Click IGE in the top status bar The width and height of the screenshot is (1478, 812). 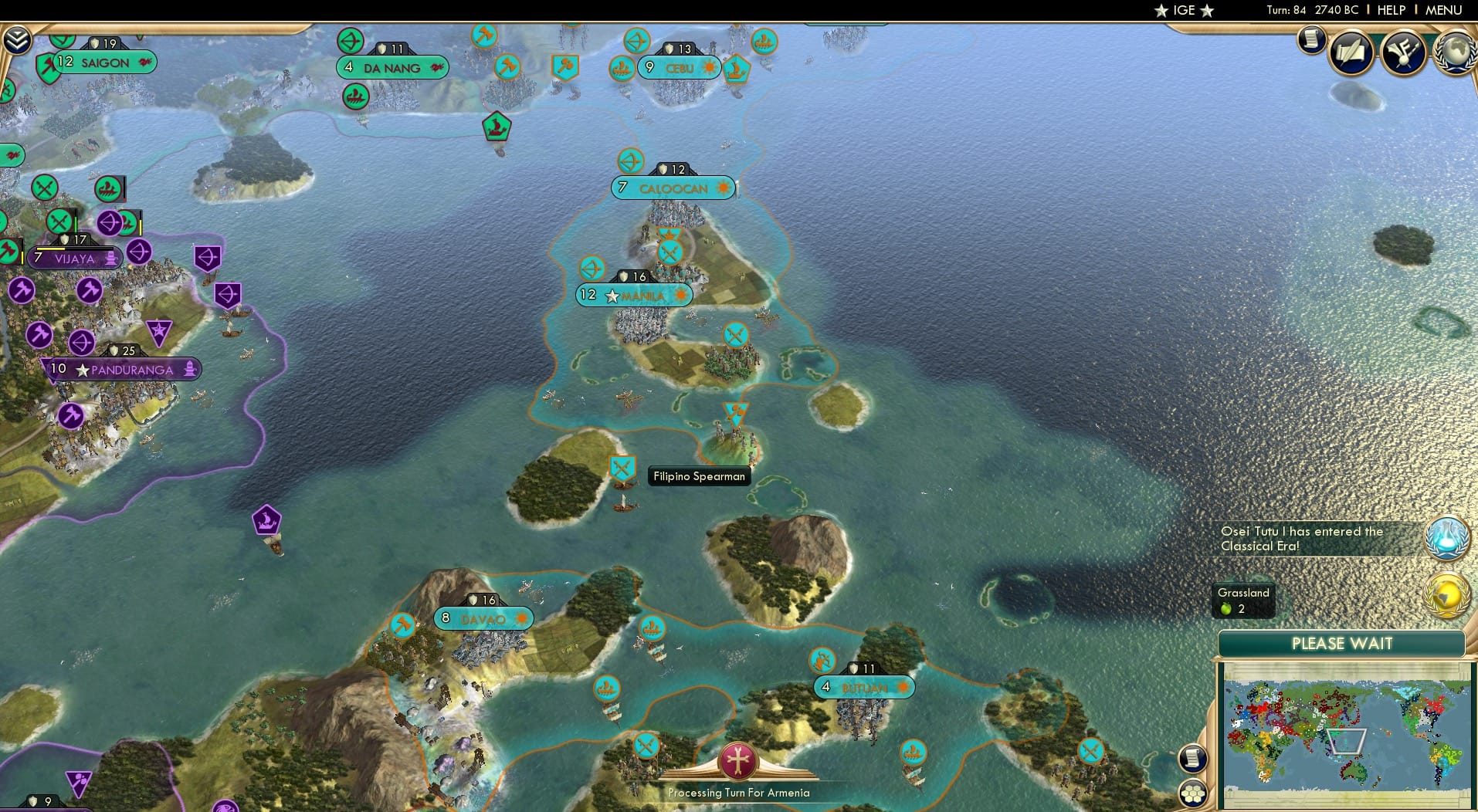tap(1185, 10)
